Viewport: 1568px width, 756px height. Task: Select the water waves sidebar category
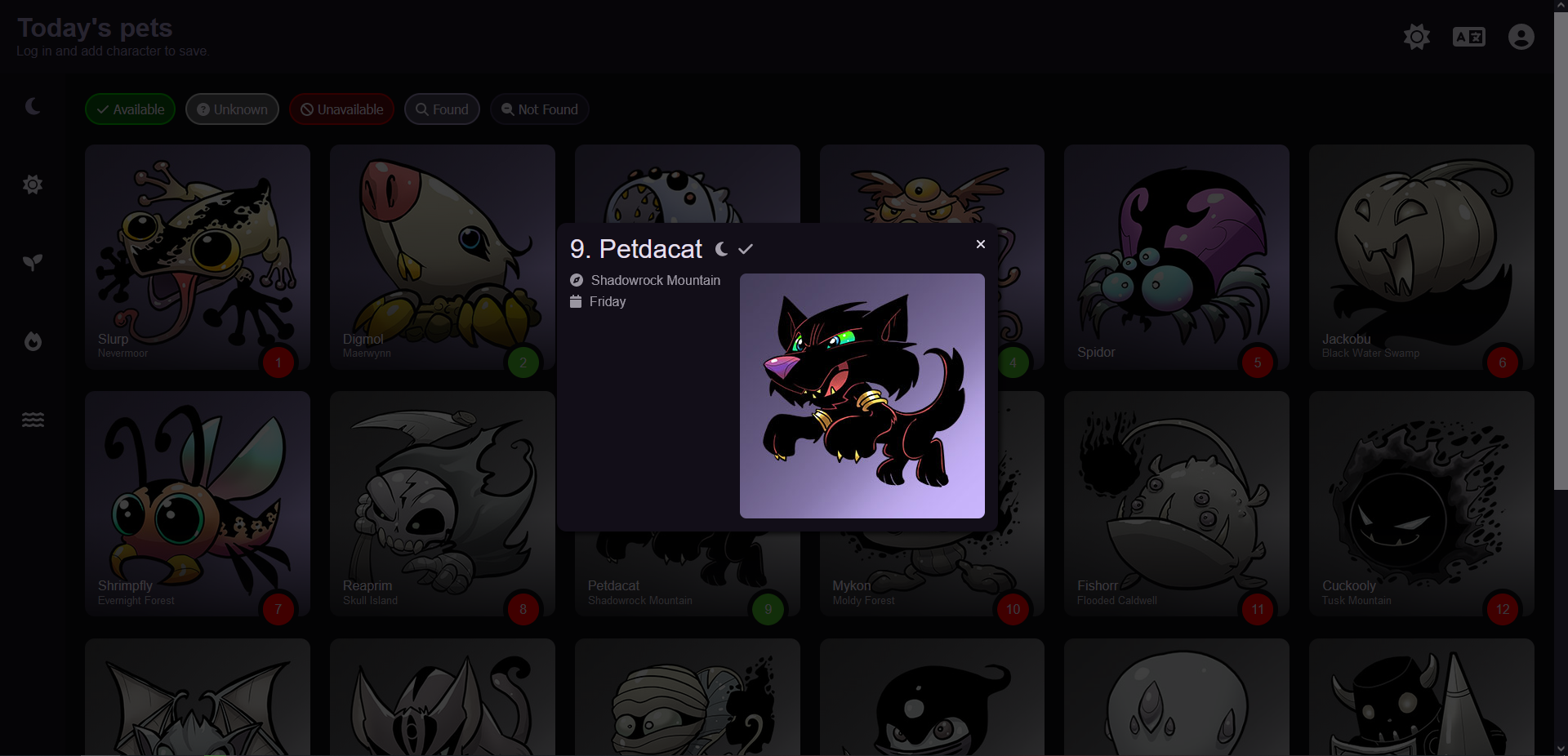pos(33,420)
